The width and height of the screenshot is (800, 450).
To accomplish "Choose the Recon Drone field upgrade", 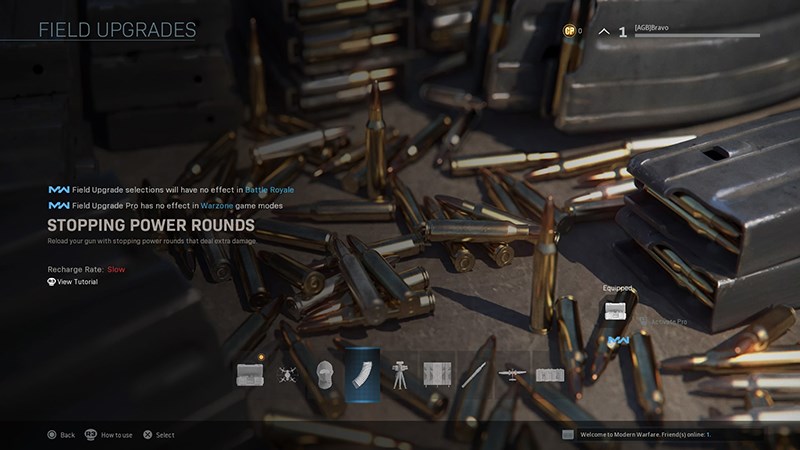I will click(287, 375).
